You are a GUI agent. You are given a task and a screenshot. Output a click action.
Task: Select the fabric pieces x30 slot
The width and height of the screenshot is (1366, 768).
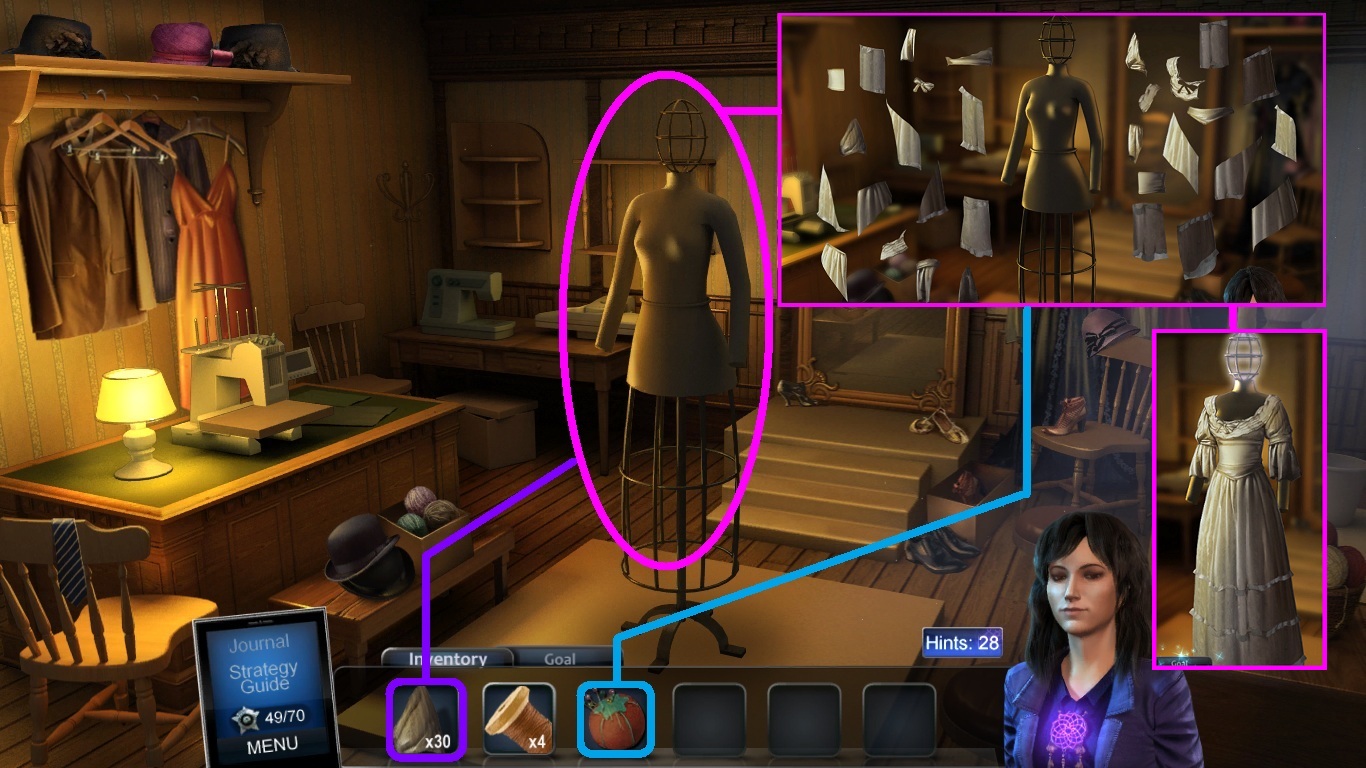click(424, 718)
